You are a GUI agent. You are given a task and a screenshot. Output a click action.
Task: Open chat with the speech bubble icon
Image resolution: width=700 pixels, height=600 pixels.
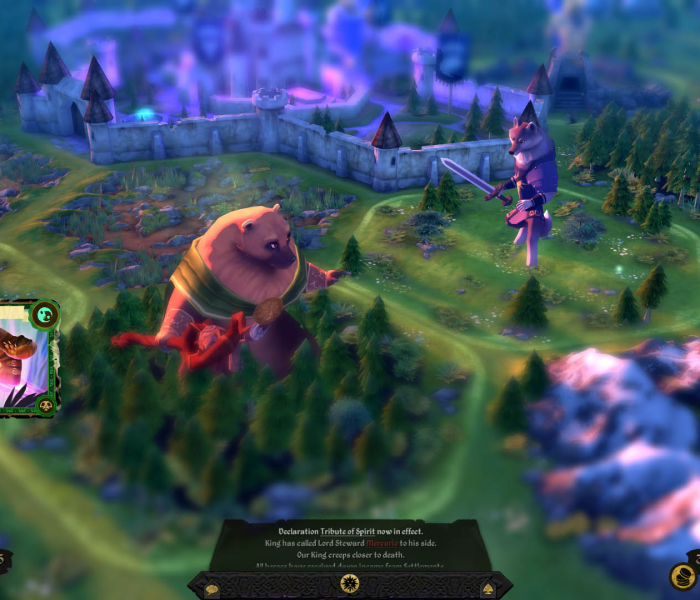(212, 589)
